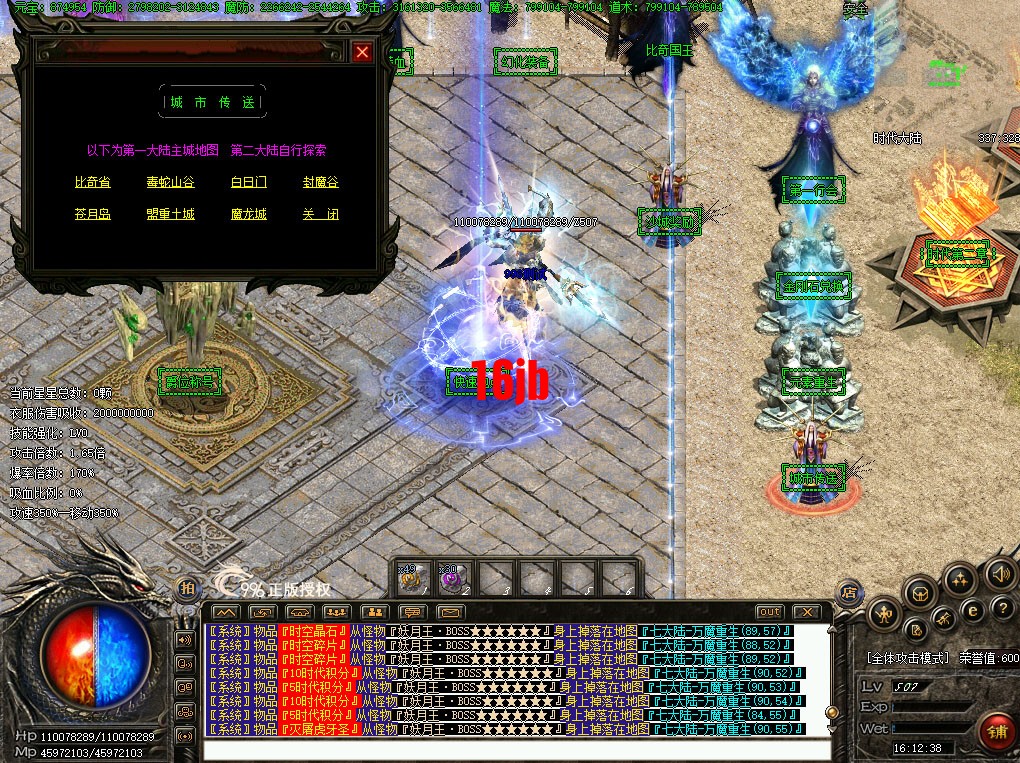This screenshot has width=1020, height=763.
Task: Click the chat text input field
Action: tap(515, 750)
